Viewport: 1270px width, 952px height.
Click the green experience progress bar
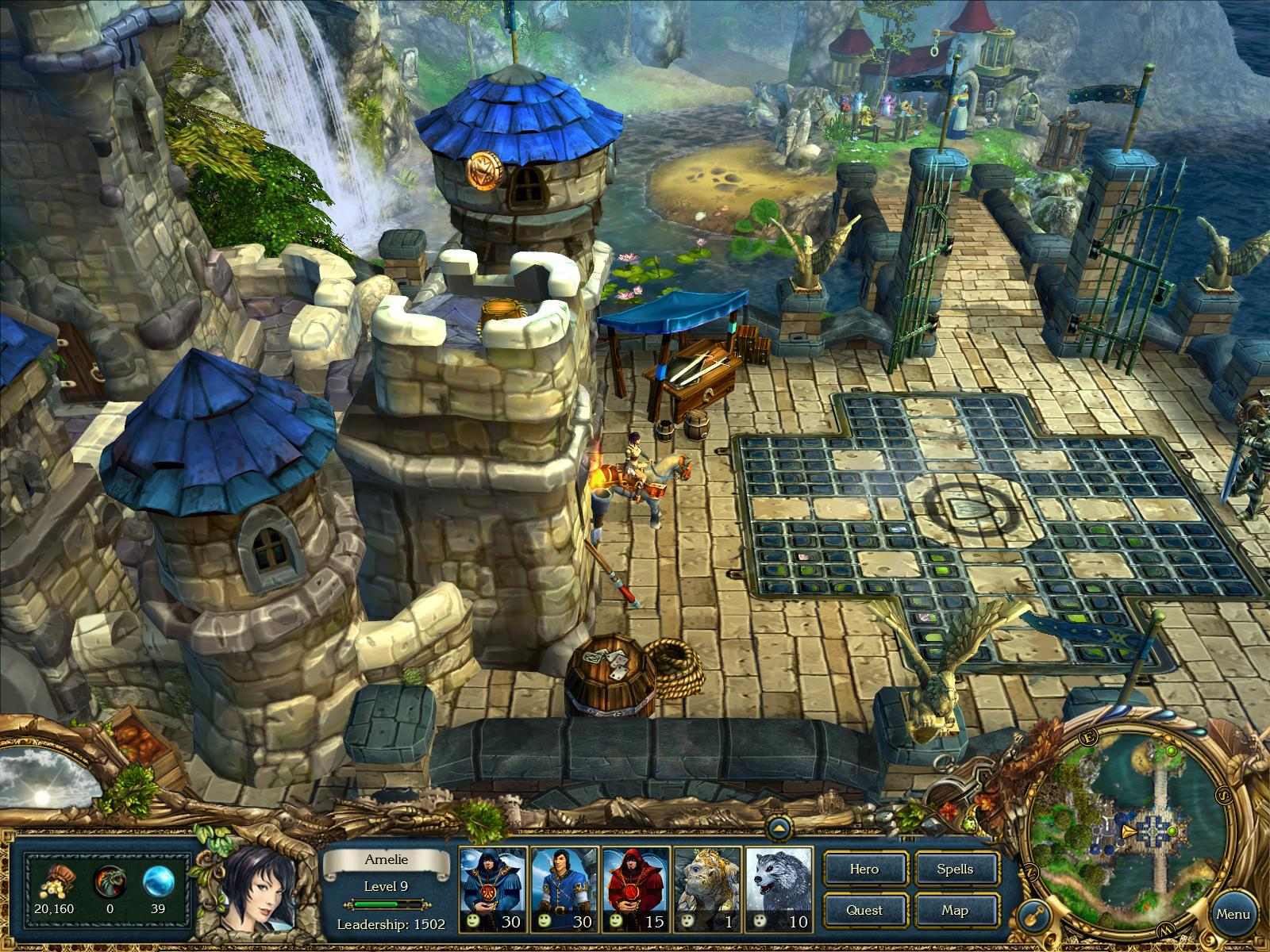click(x=386, y=904)
